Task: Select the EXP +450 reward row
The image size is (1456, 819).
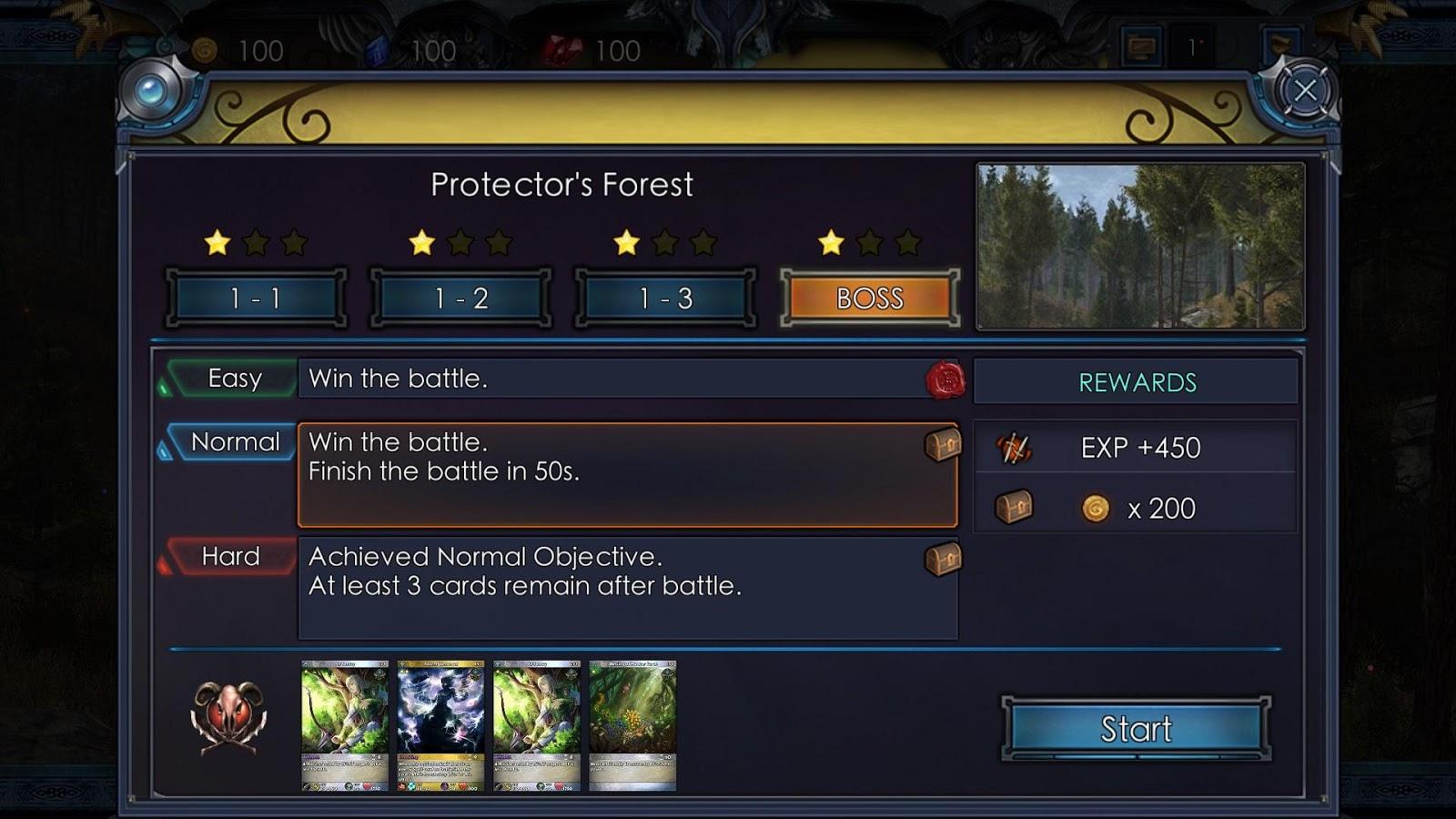Action: [1136, 448]
